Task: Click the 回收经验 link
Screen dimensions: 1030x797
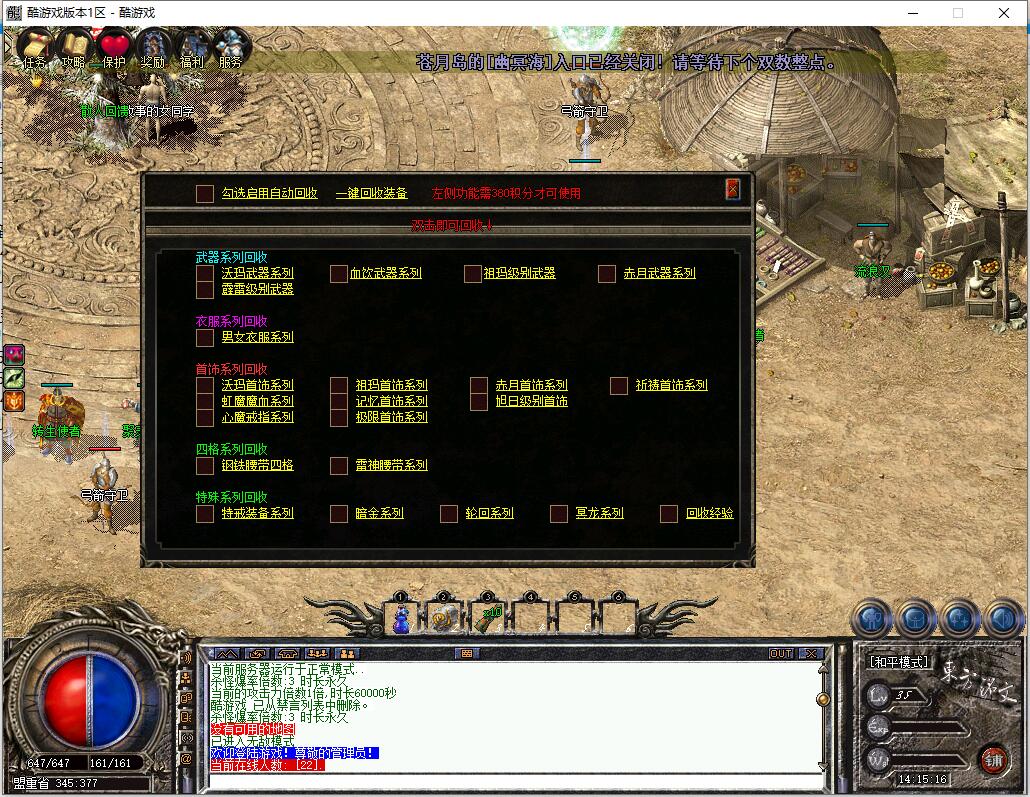Action: pos(709,513)
